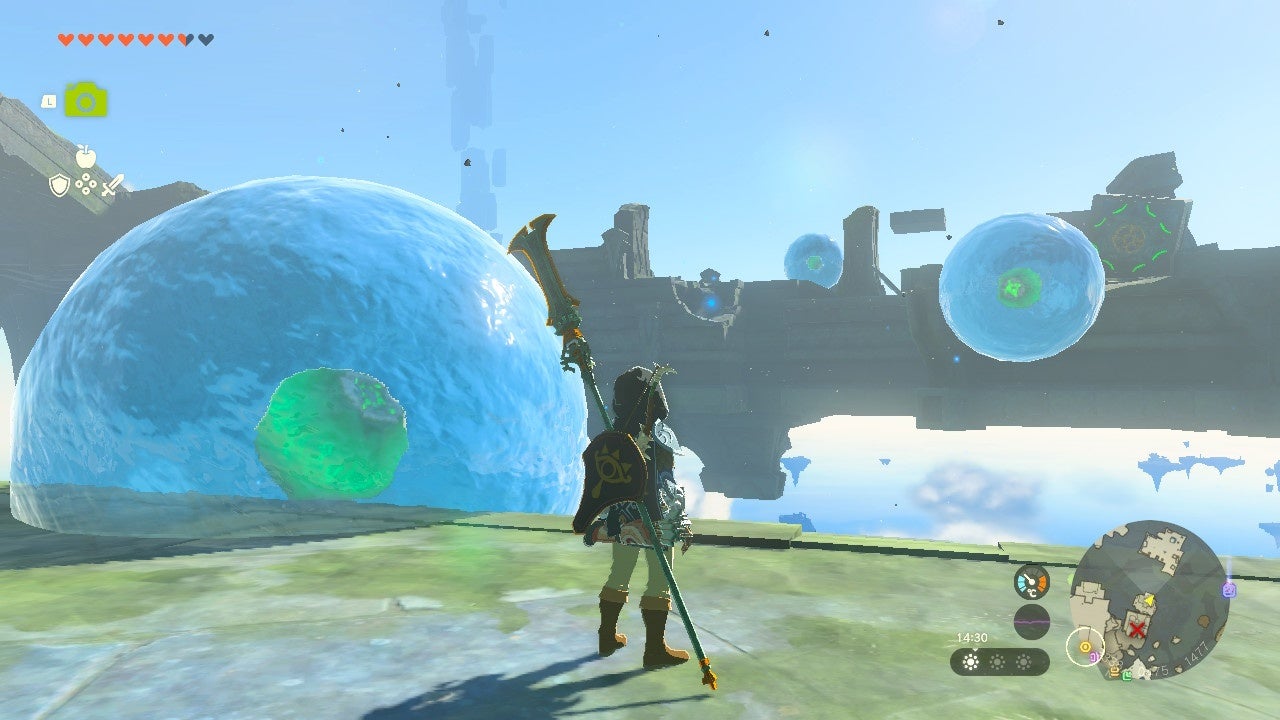
Task: Click the sword quick-swap icon
Action: click(111, 185)
